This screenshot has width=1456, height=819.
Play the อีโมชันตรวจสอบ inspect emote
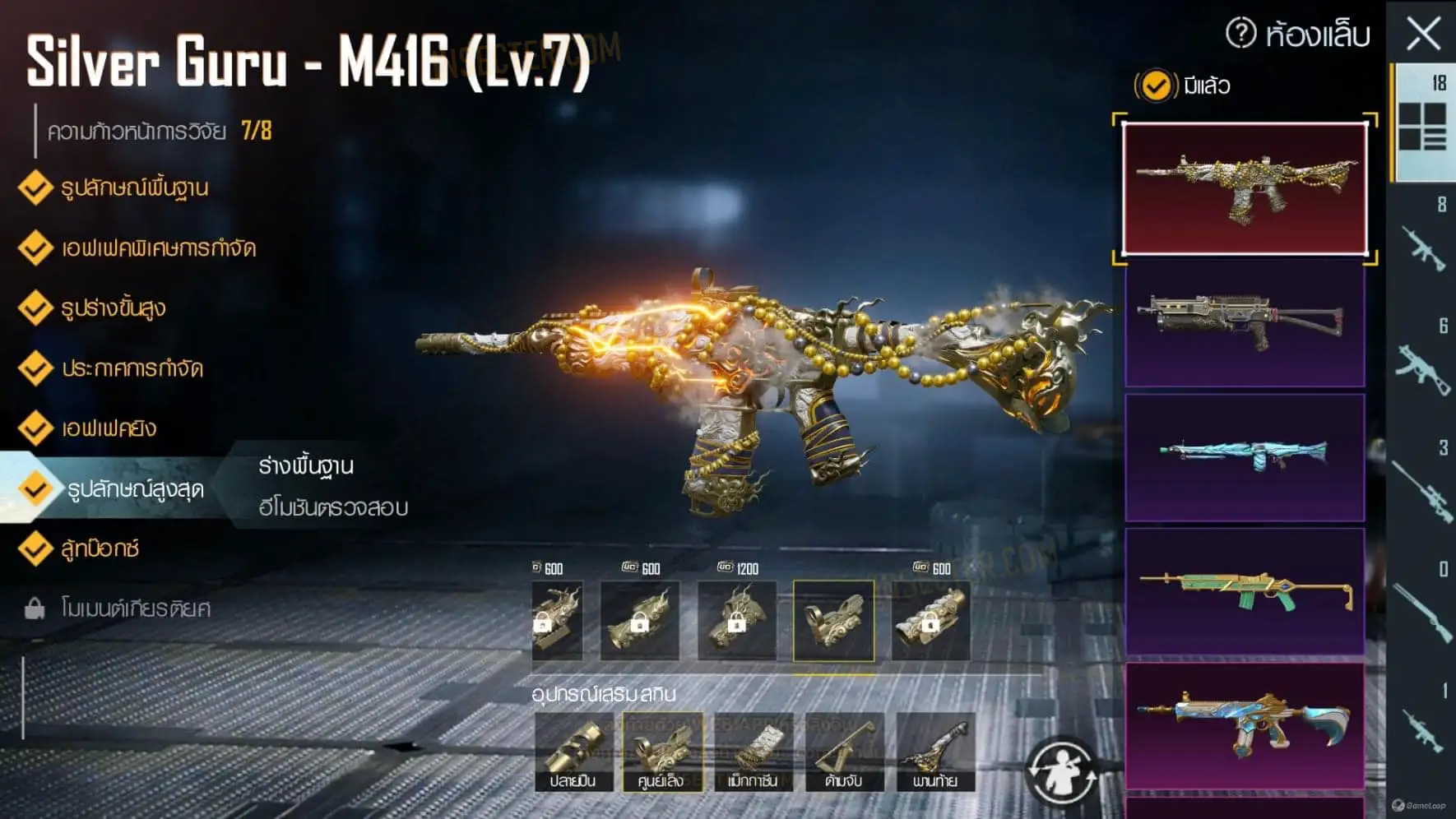click(x=333, y=508)
